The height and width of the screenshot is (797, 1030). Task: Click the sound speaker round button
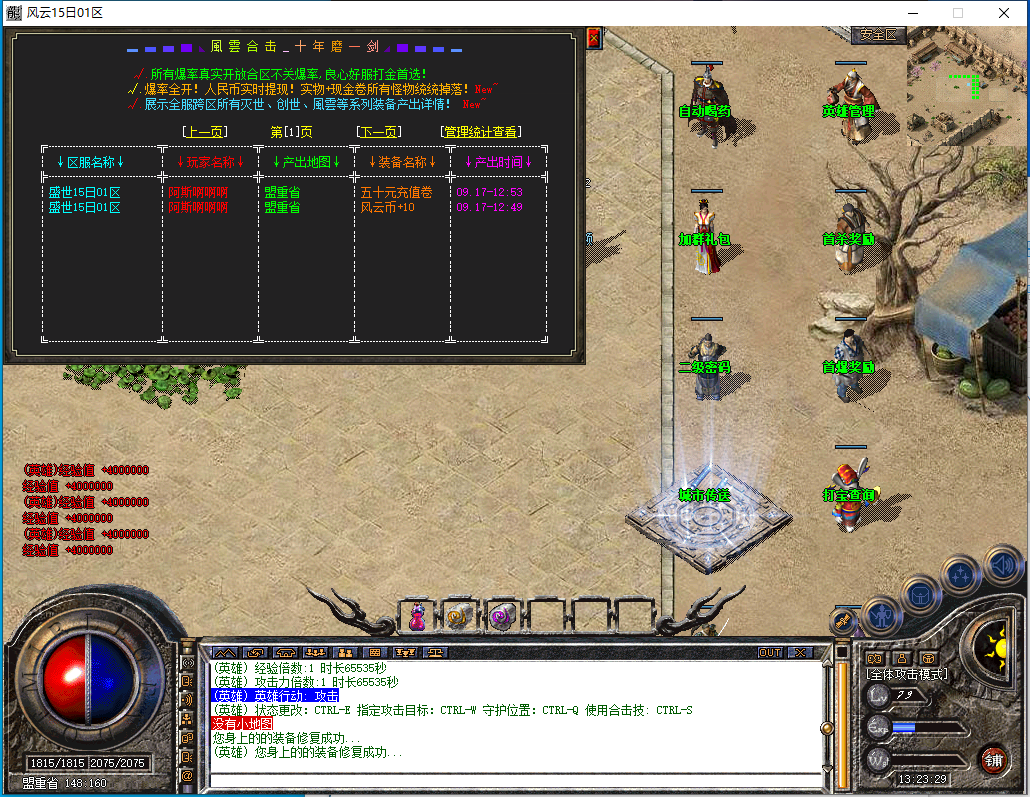coord(1003,565)
